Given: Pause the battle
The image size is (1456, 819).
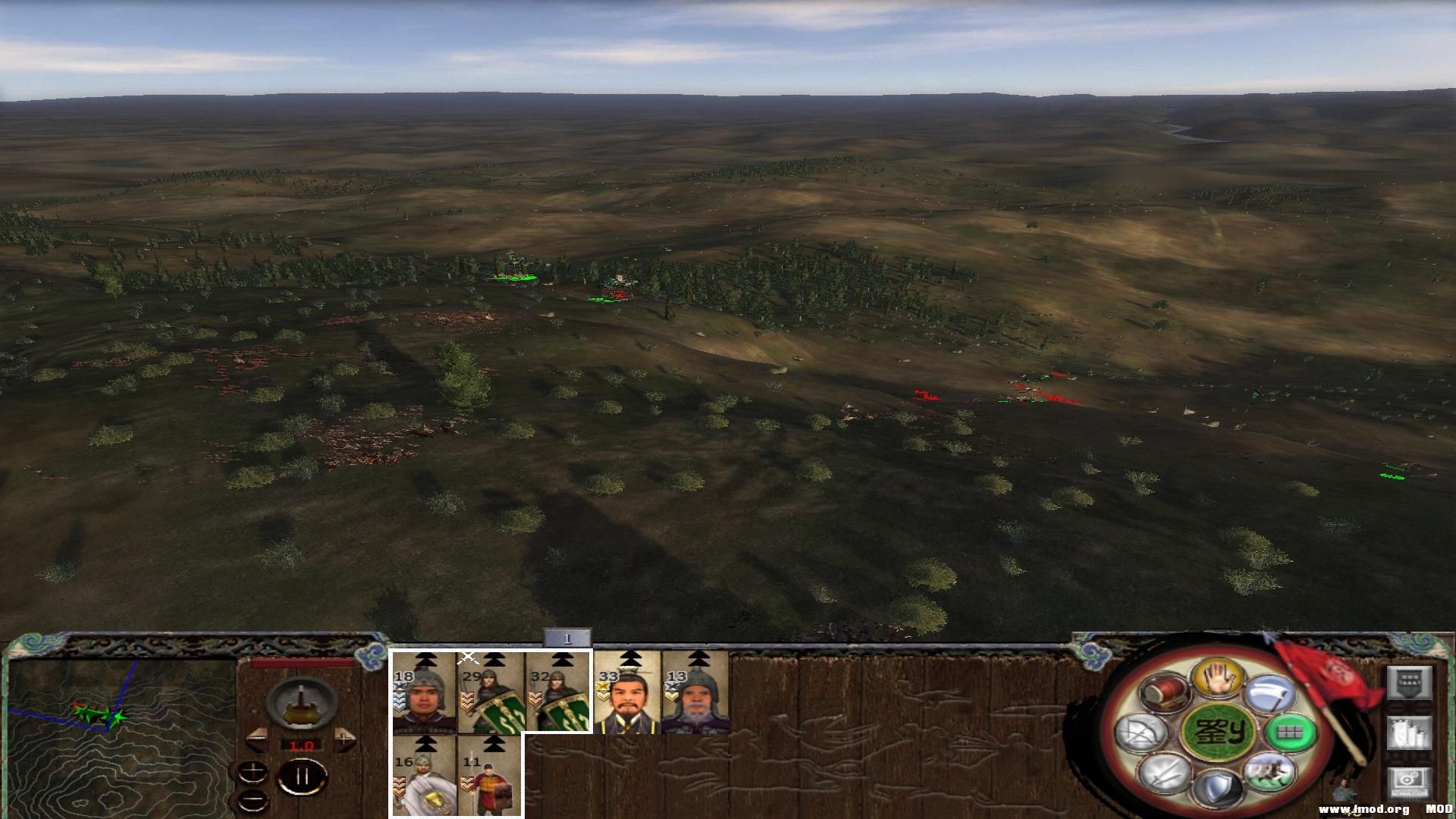Looking at the screenshot, I should pos(302,778).
